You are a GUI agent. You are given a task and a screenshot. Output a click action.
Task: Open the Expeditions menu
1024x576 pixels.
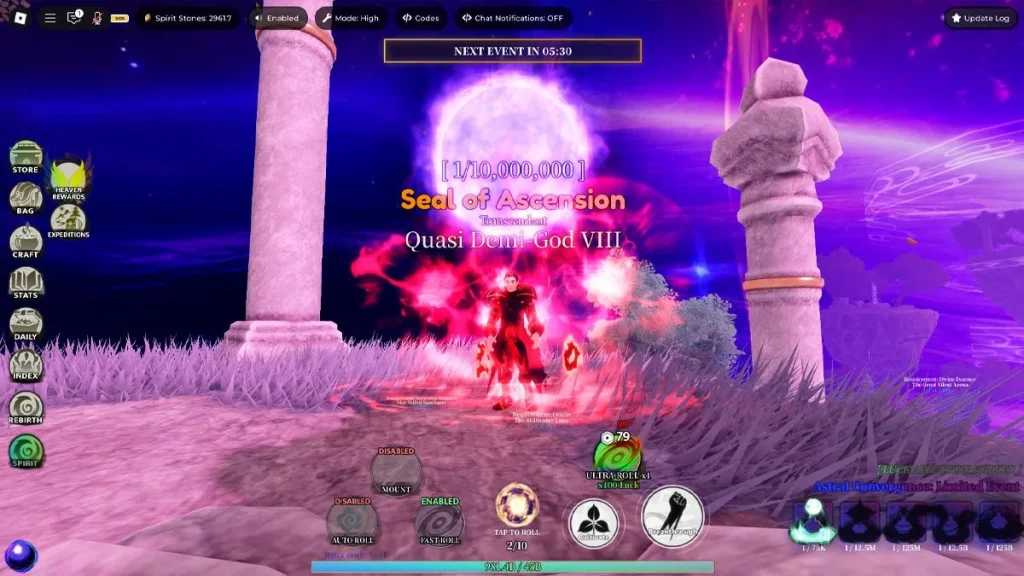tap(68, 220)
